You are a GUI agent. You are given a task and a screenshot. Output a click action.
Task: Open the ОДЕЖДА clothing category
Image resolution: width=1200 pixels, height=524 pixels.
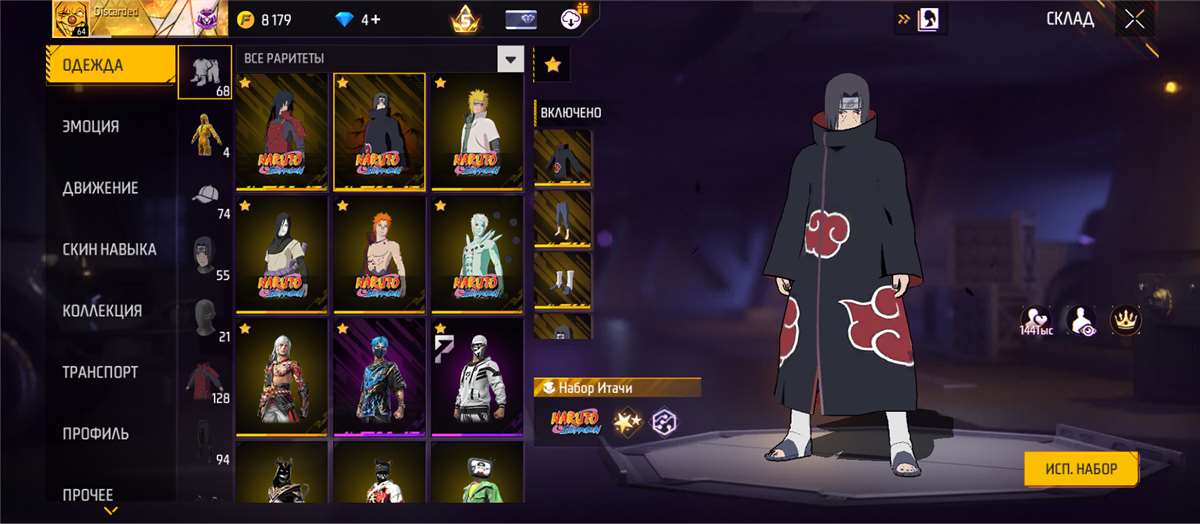(110, 66)
